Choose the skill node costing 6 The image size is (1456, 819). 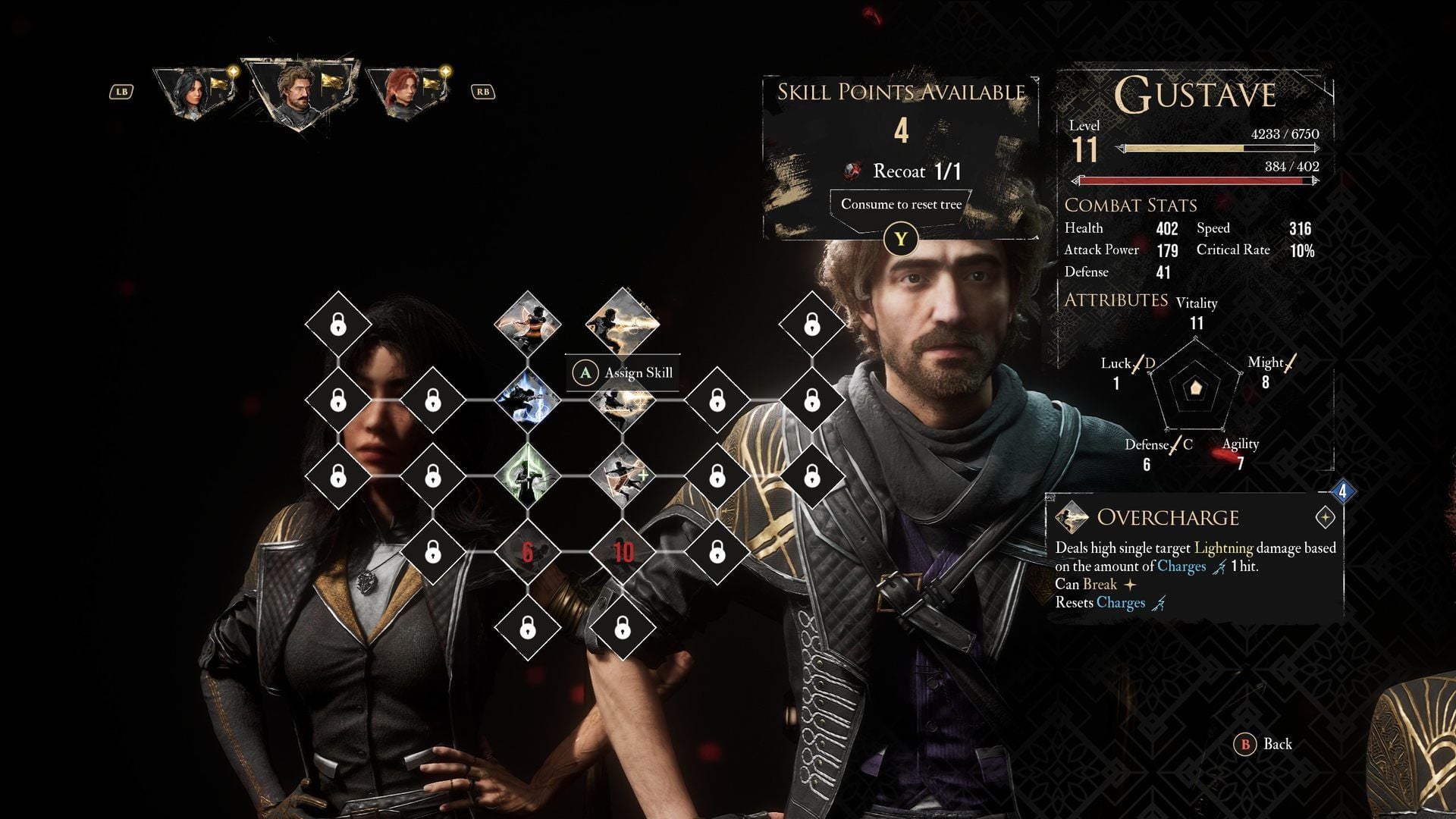click(528, 552)
